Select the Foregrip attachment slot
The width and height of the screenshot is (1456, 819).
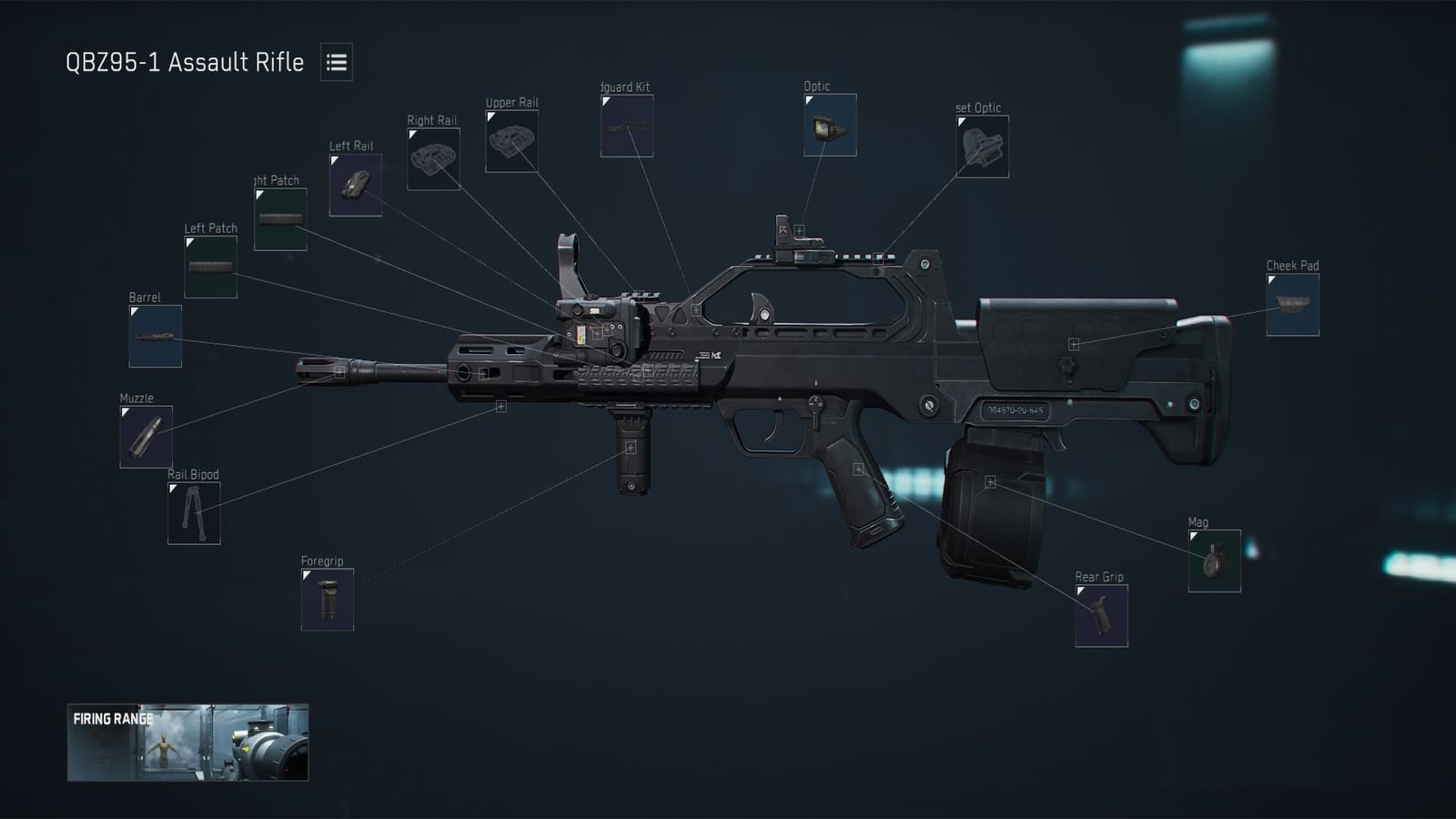327,597
